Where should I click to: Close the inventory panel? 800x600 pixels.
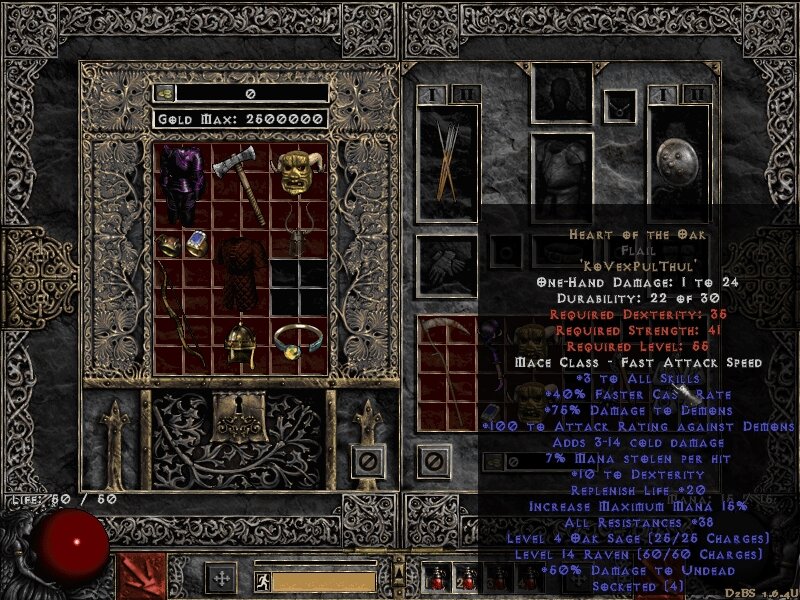click(x=432, y=461)
